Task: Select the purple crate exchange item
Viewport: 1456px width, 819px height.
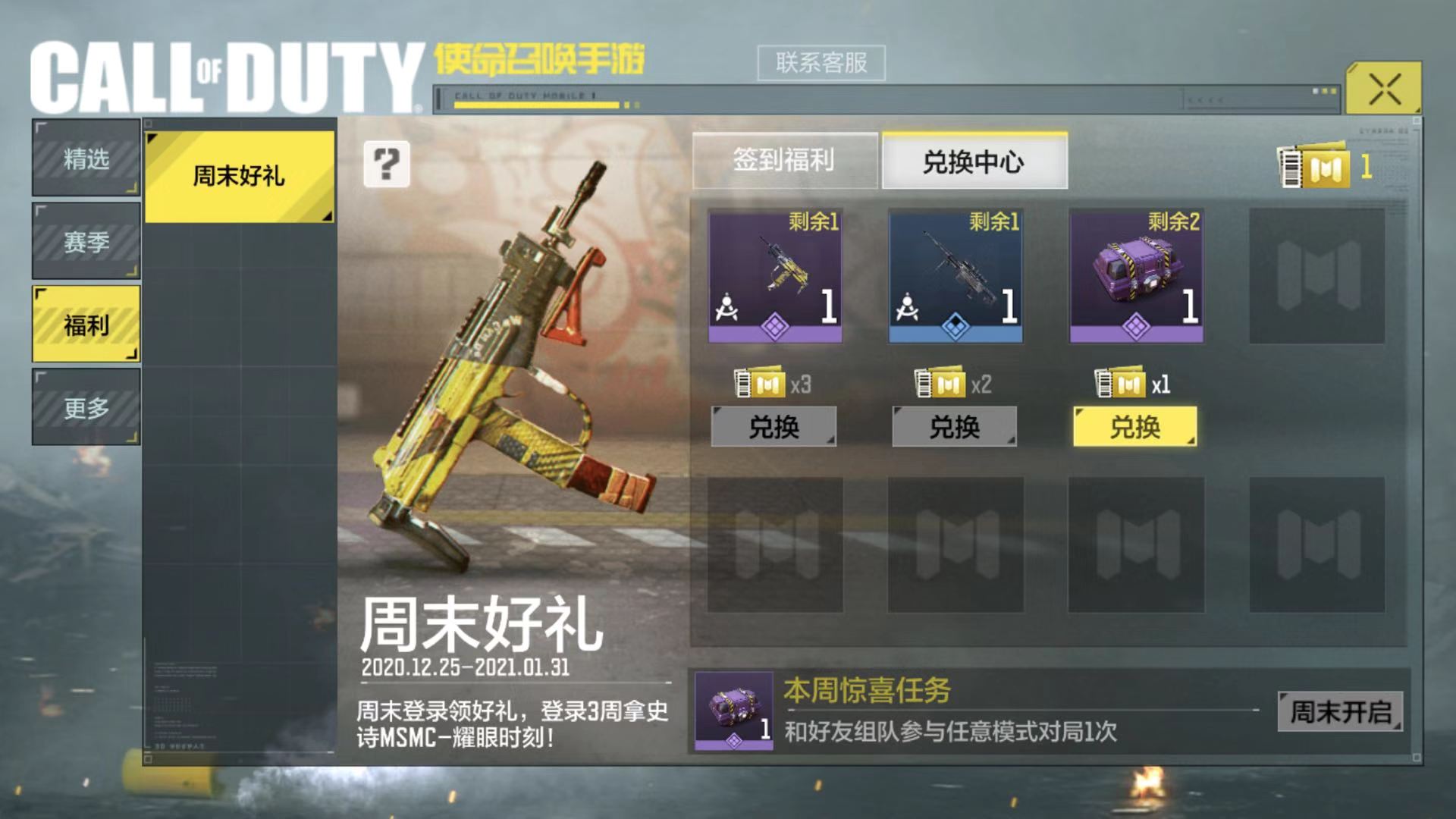Action: (1135, 276)
